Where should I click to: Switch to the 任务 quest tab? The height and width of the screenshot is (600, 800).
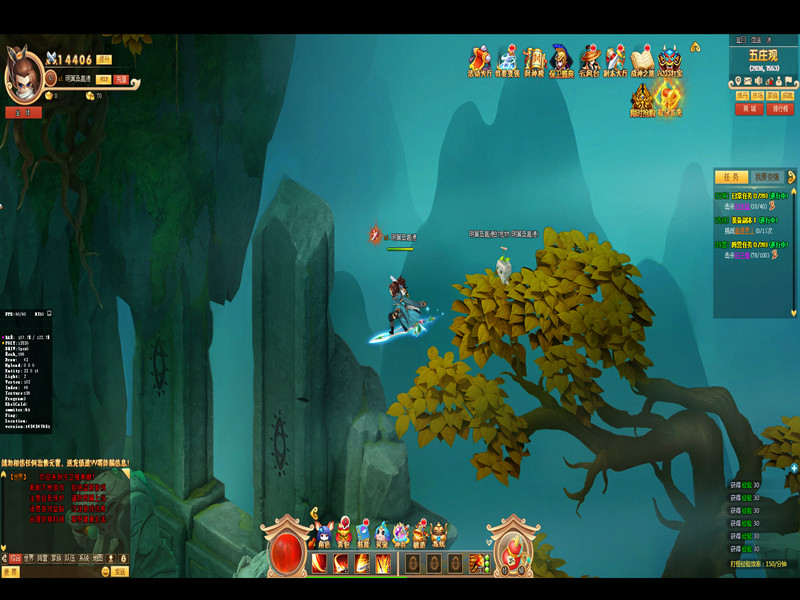731,177
